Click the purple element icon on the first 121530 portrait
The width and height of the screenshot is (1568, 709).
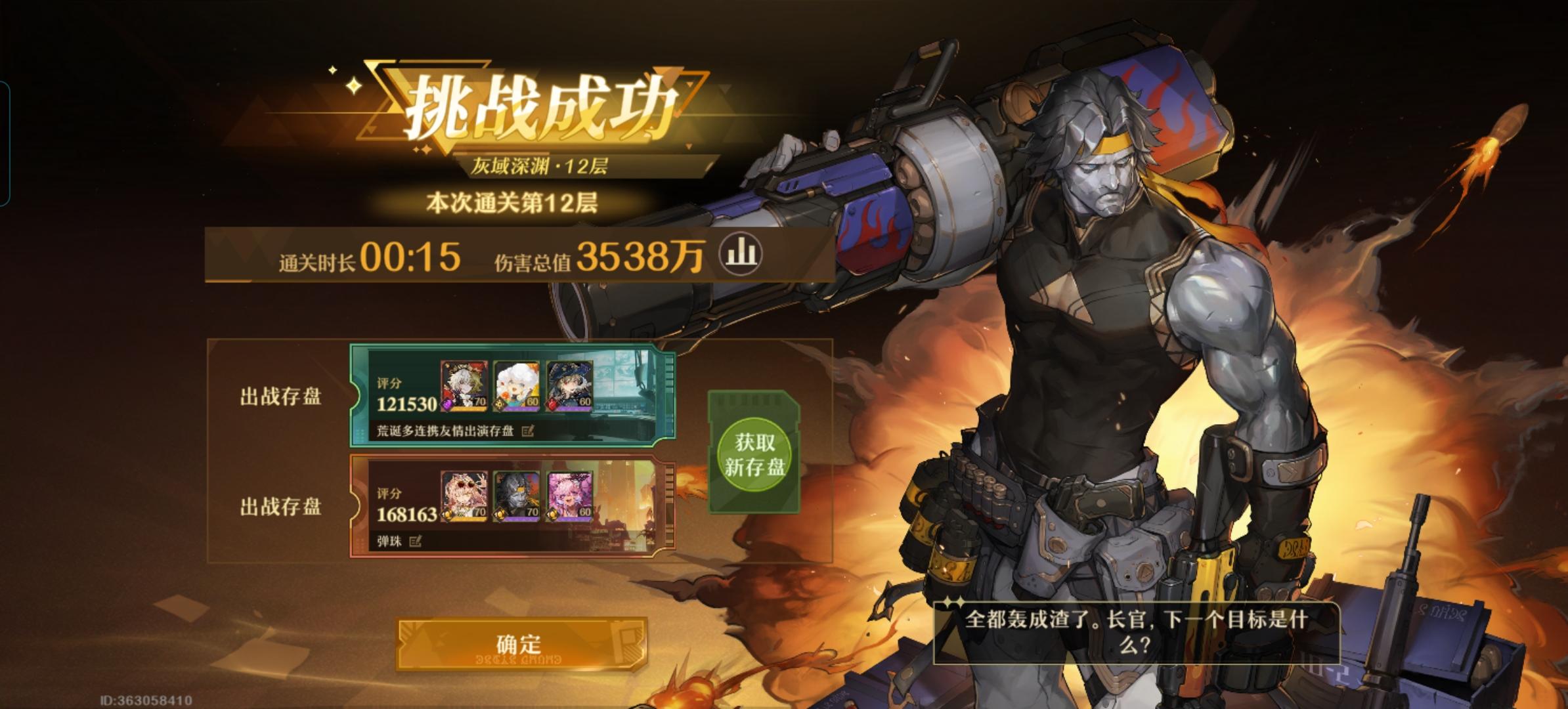[446, 404]
